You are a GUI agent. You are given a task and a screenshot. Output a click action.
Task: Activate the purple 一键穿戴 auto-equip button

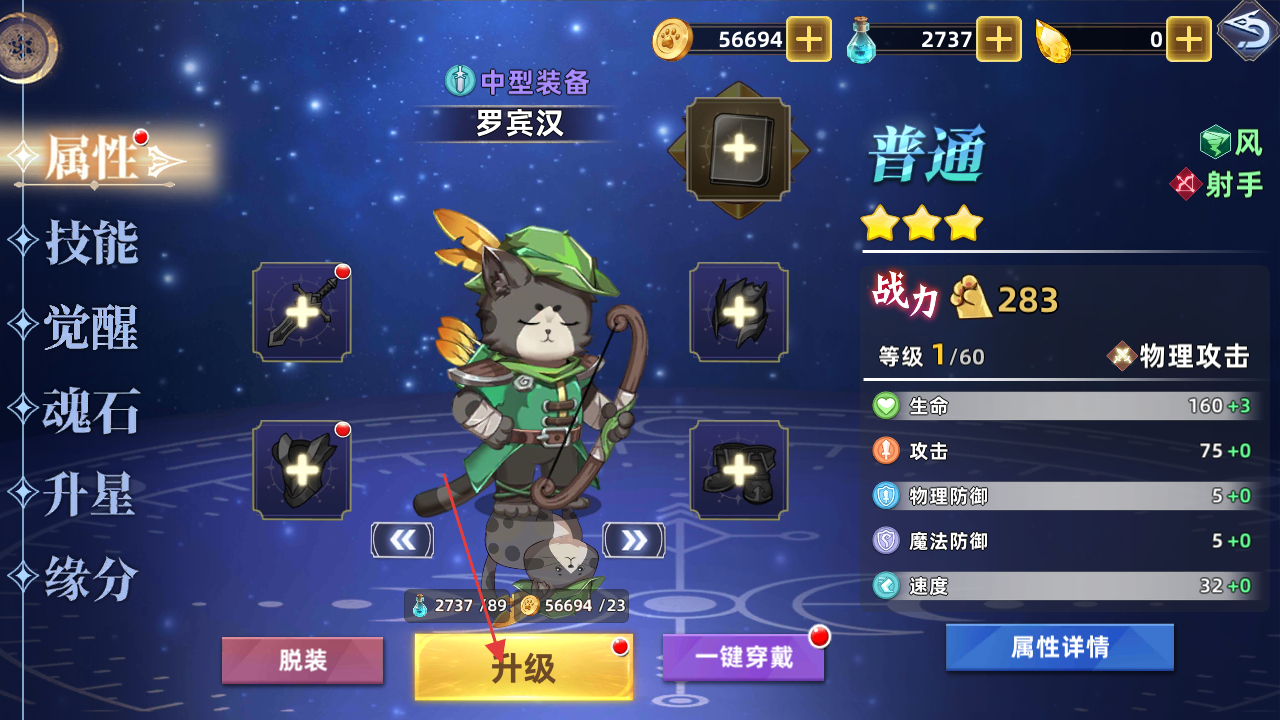click(743, 658)
